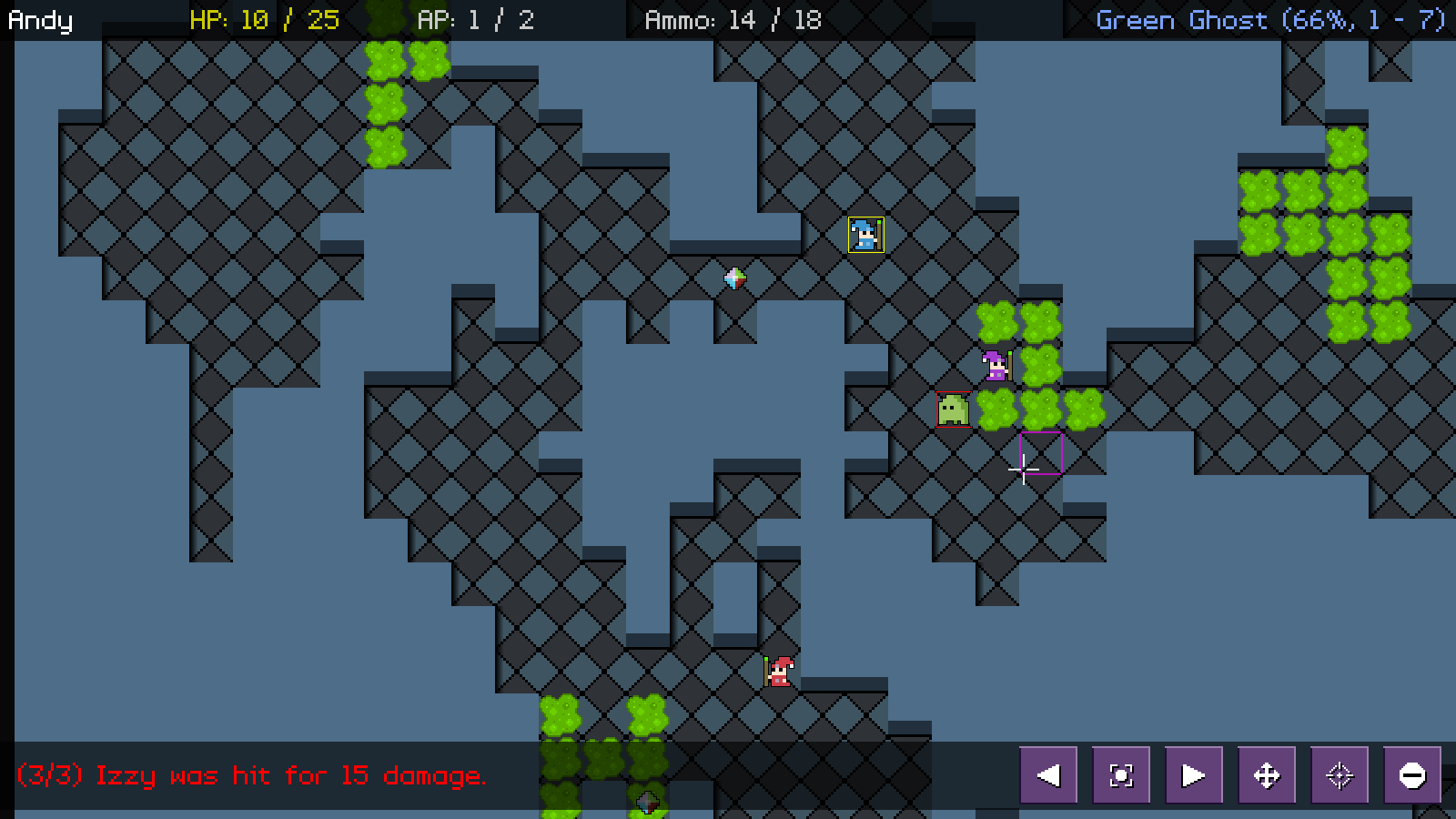
Task: Center the view with the focus-frame button
Action: 1121,775
